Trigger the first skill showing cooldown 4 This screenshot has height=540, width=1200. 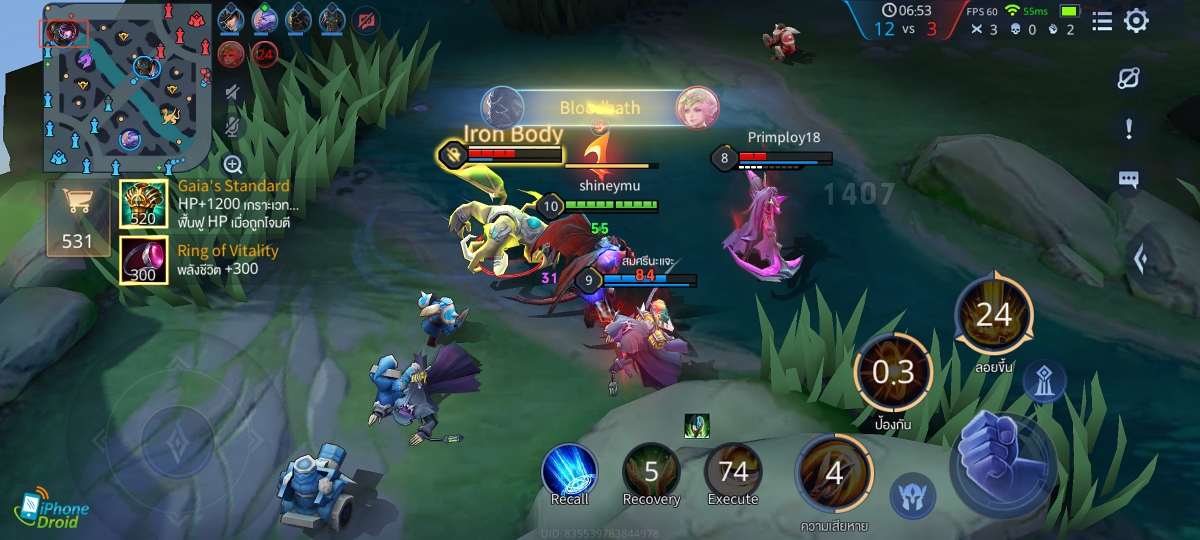pos(834,473)
